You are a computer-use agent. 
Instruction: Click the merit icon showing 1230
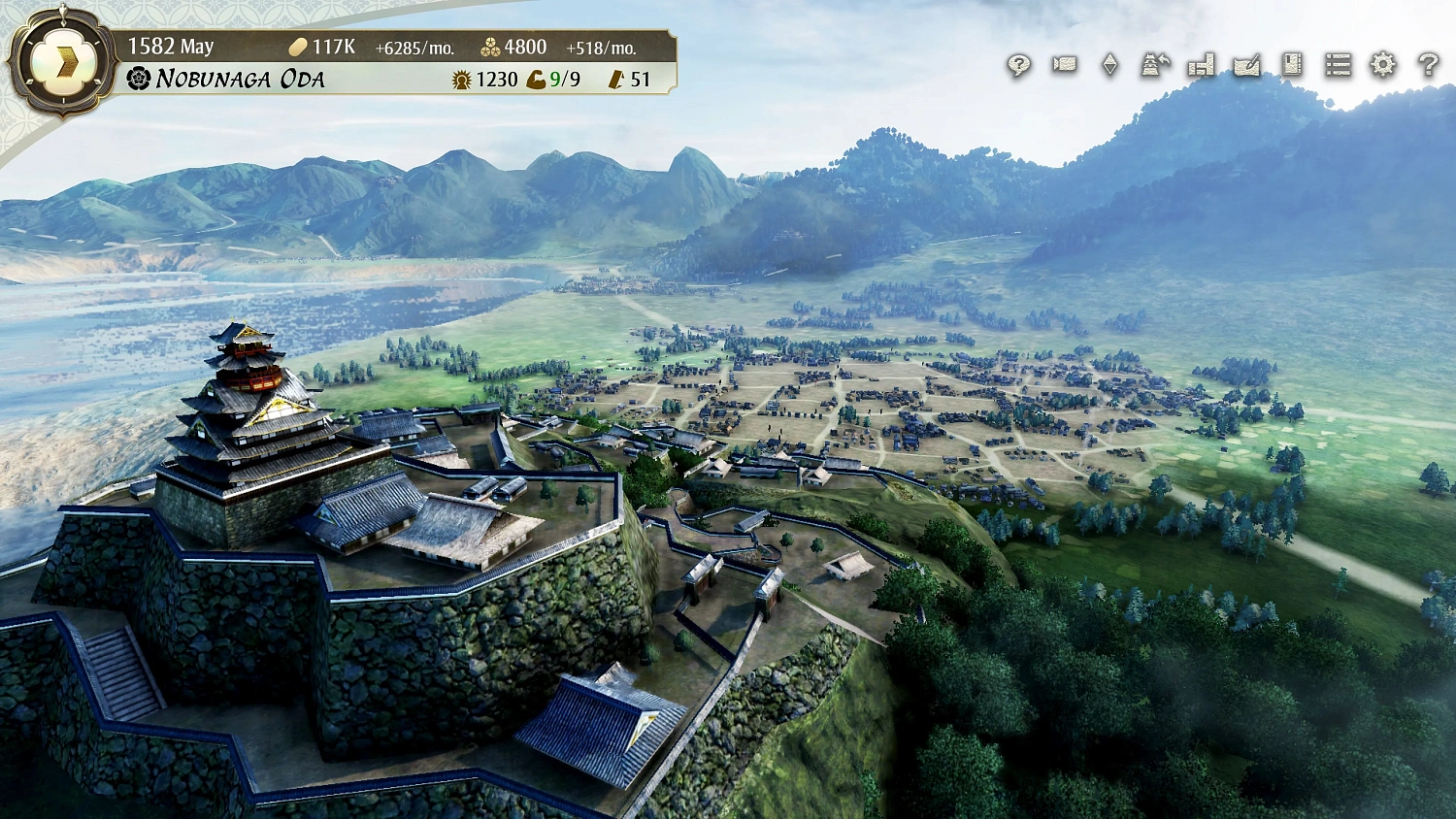tap(460, 81)
